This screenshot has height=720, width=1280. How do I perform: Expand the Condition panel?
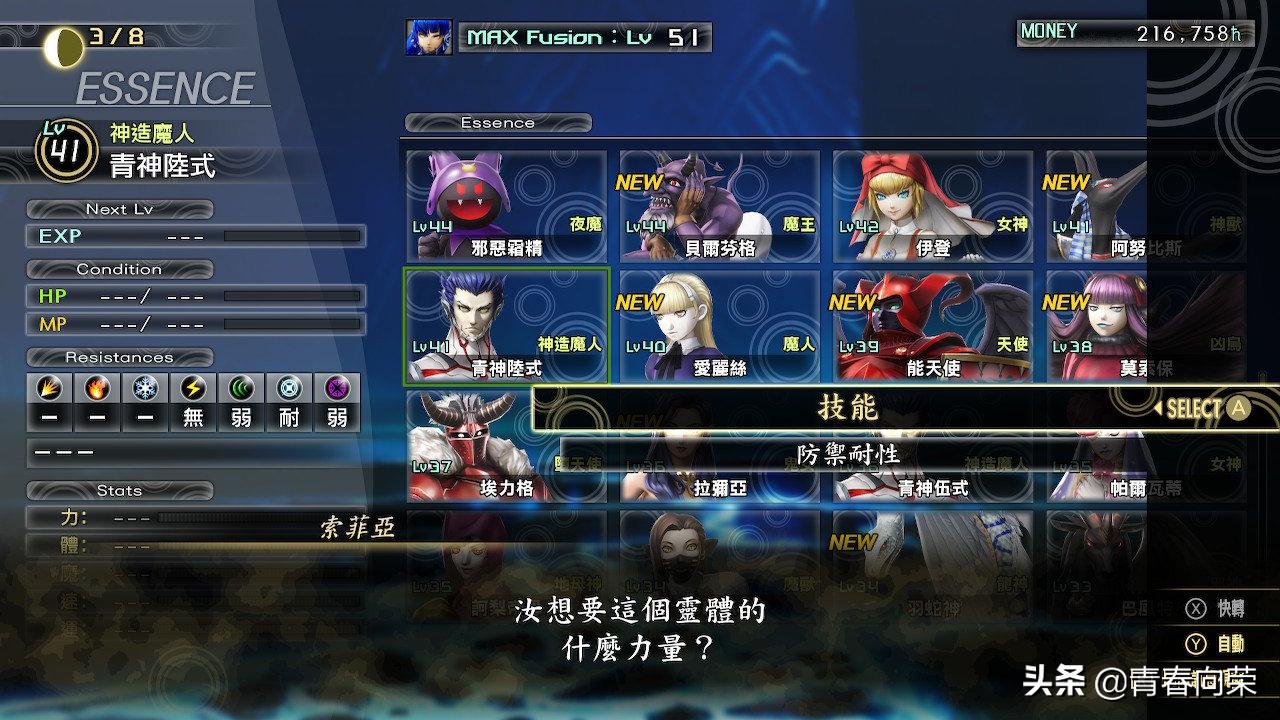(x=119, y=269)
